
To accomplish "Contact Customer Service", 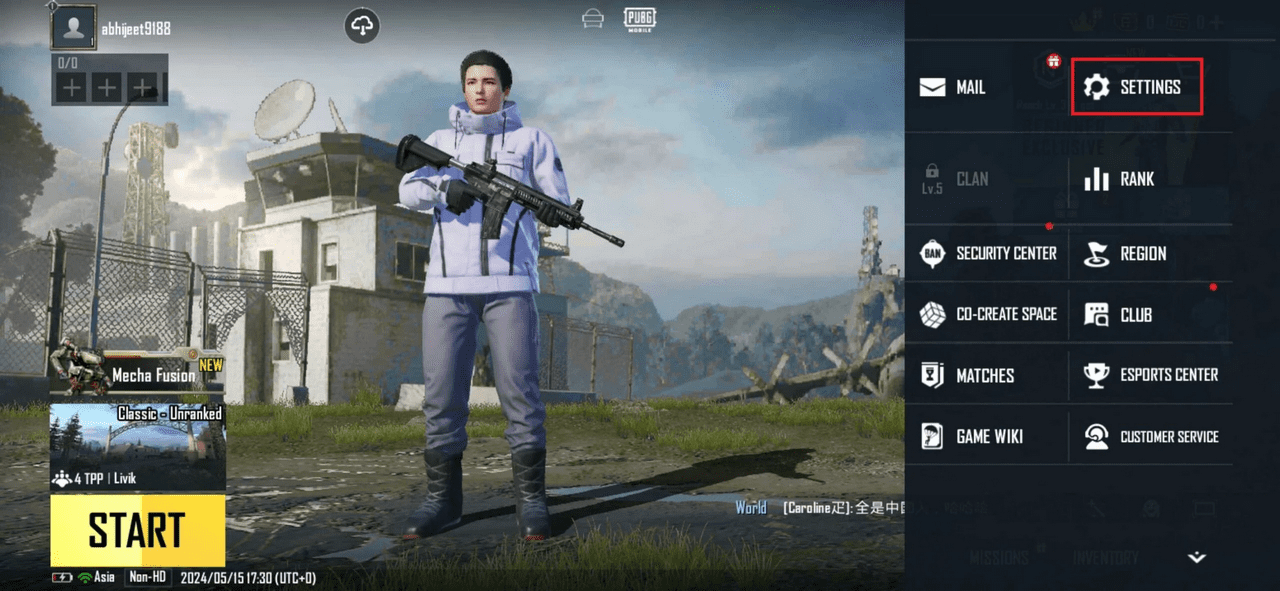I will [x=1151, y=436].
